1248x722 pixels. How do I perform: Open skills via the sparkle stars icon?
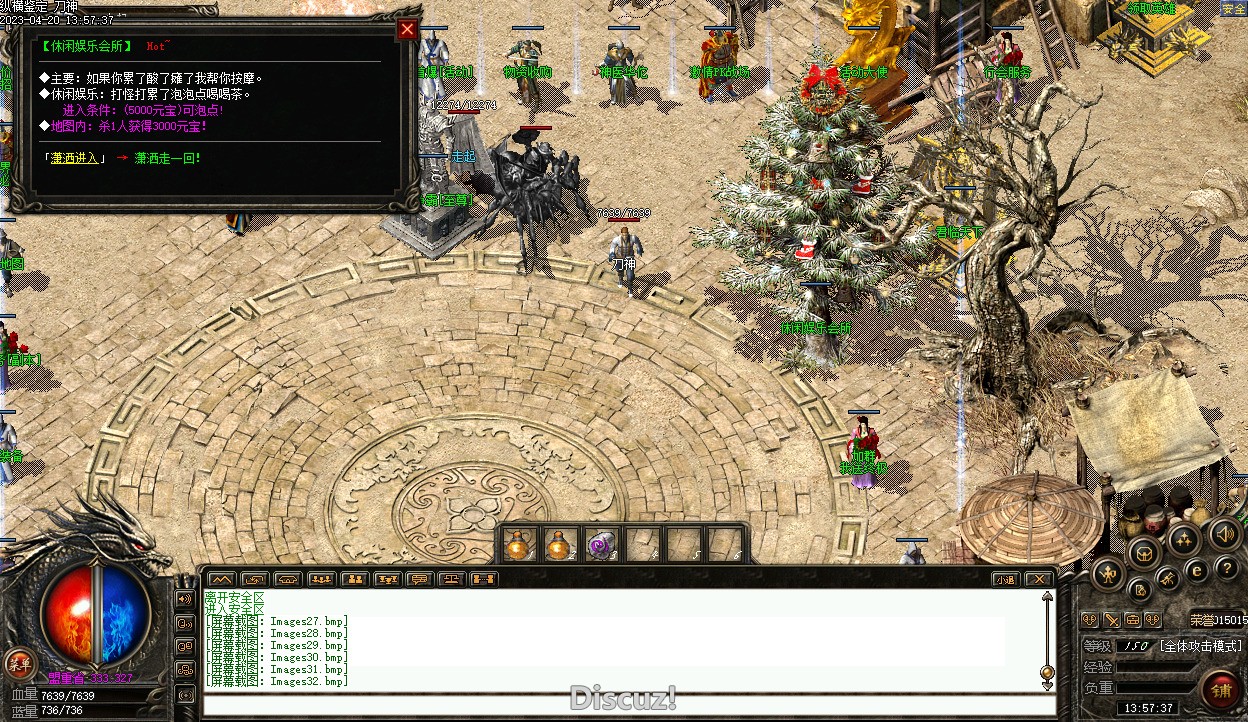[1185, 541]
